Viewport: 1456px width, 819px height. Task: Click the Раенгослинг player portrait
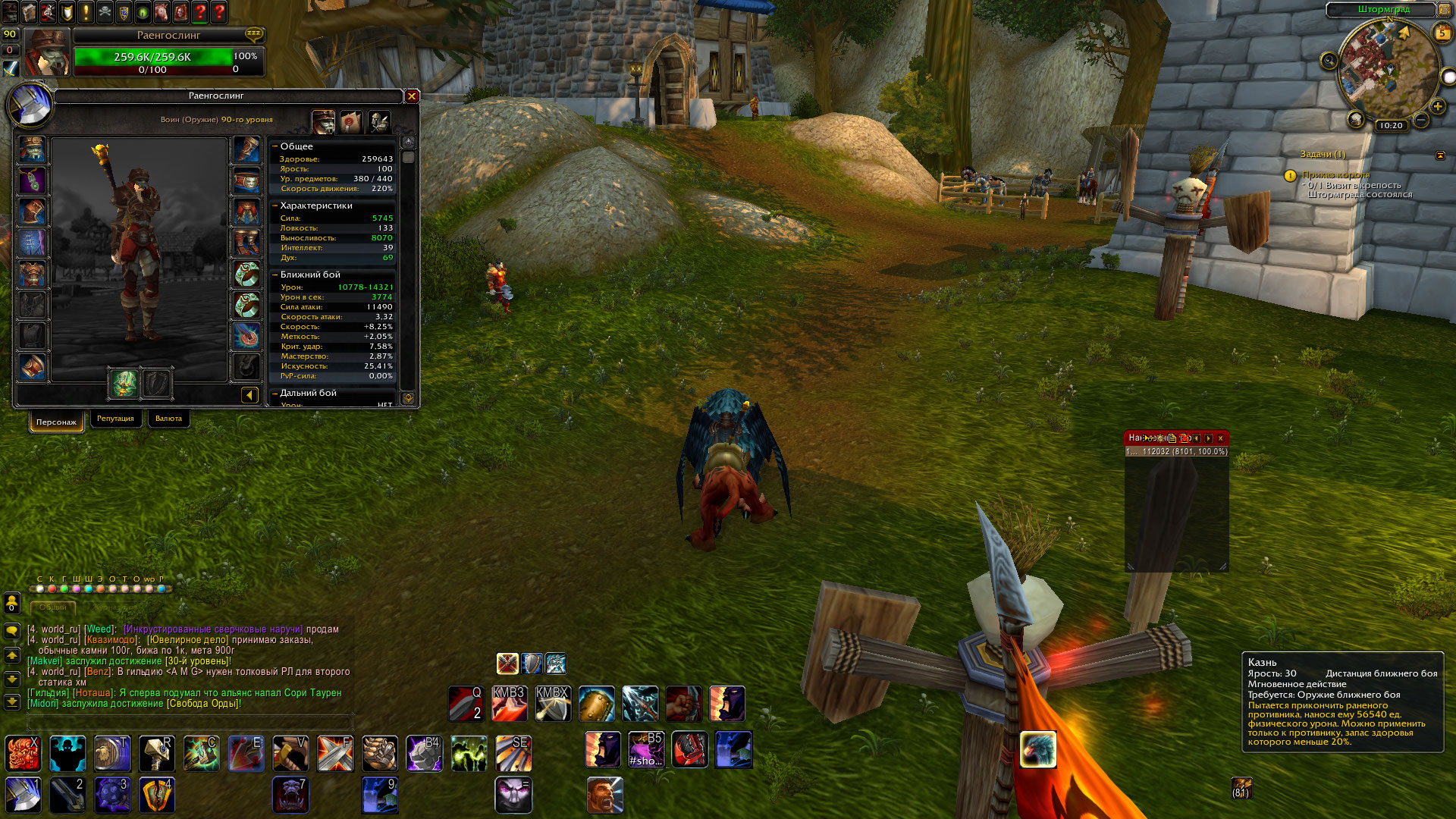(x=47, y=52)
